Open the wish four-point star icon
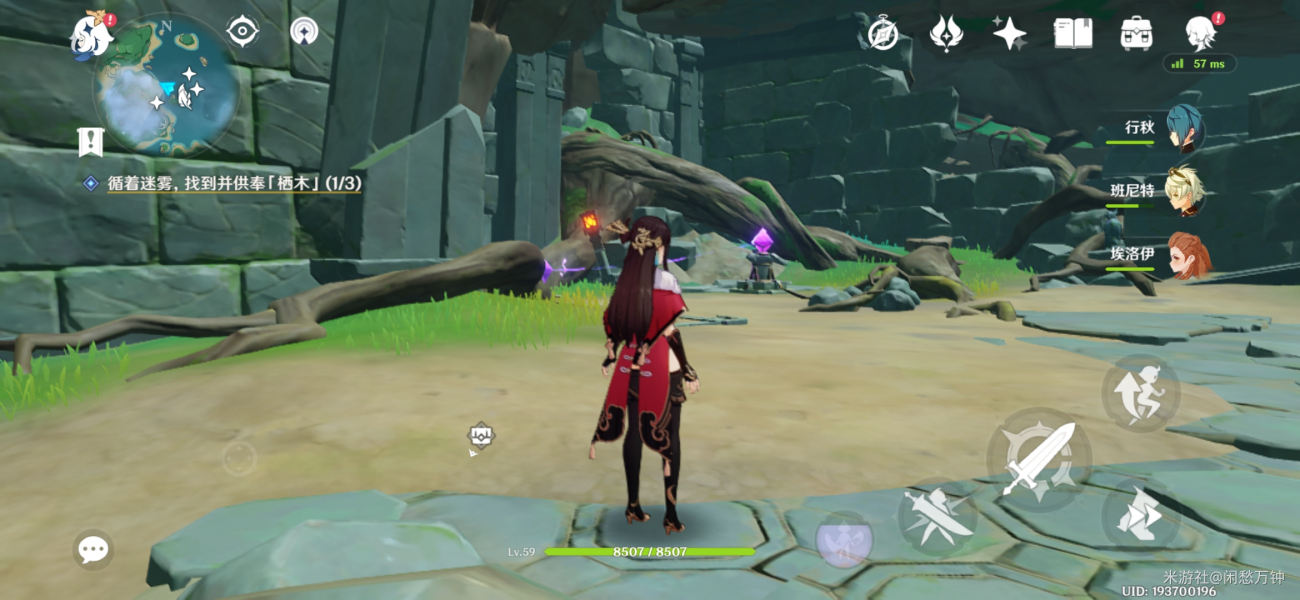The height and width of the screenshot is (600, 1300). pyautogui.click(x=1009, y=34)
